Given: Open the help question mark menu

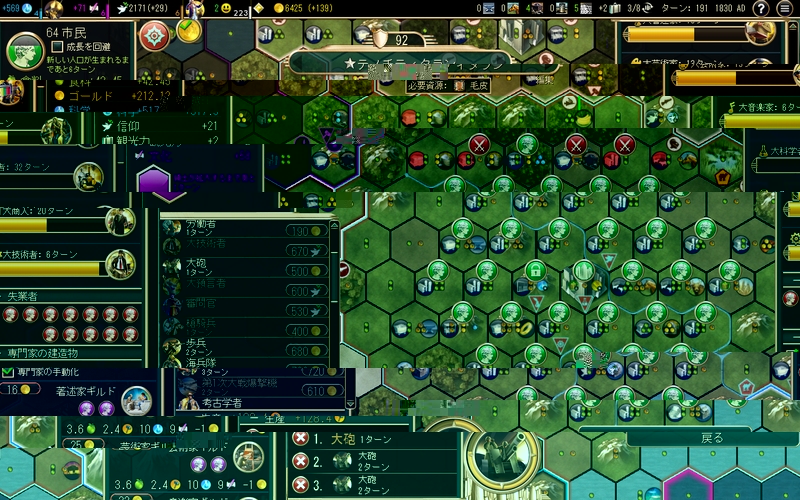Looking at the screenshot, I should (x=759, y=9).
